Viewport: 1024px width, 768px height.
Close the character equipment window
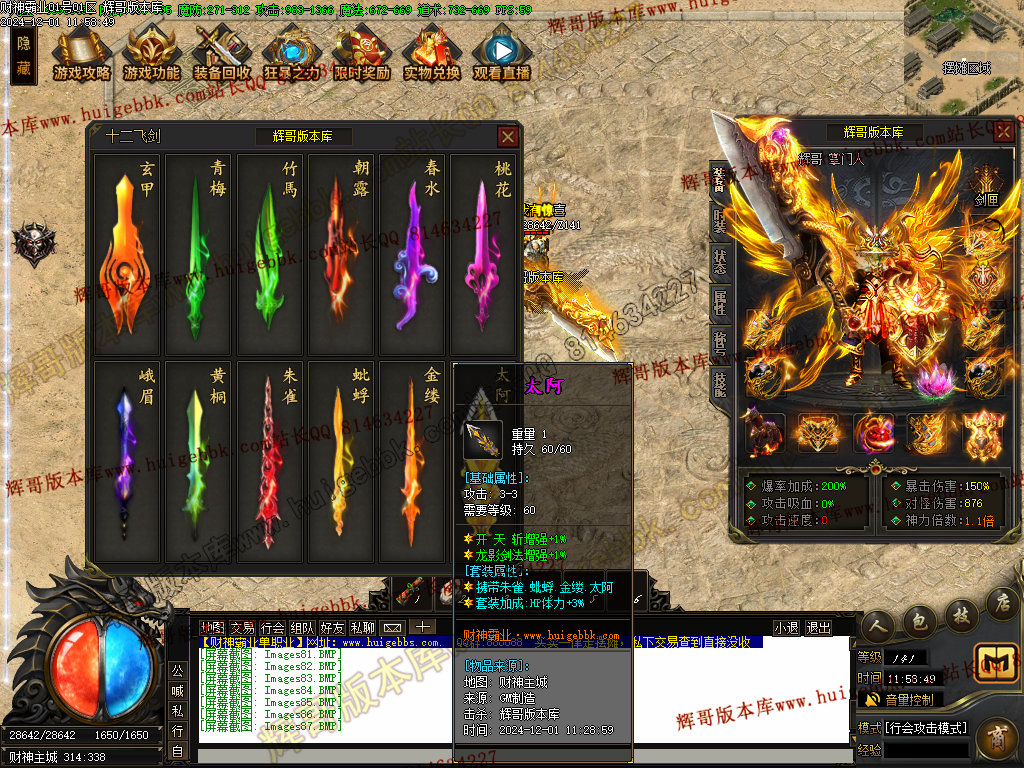1006,132
